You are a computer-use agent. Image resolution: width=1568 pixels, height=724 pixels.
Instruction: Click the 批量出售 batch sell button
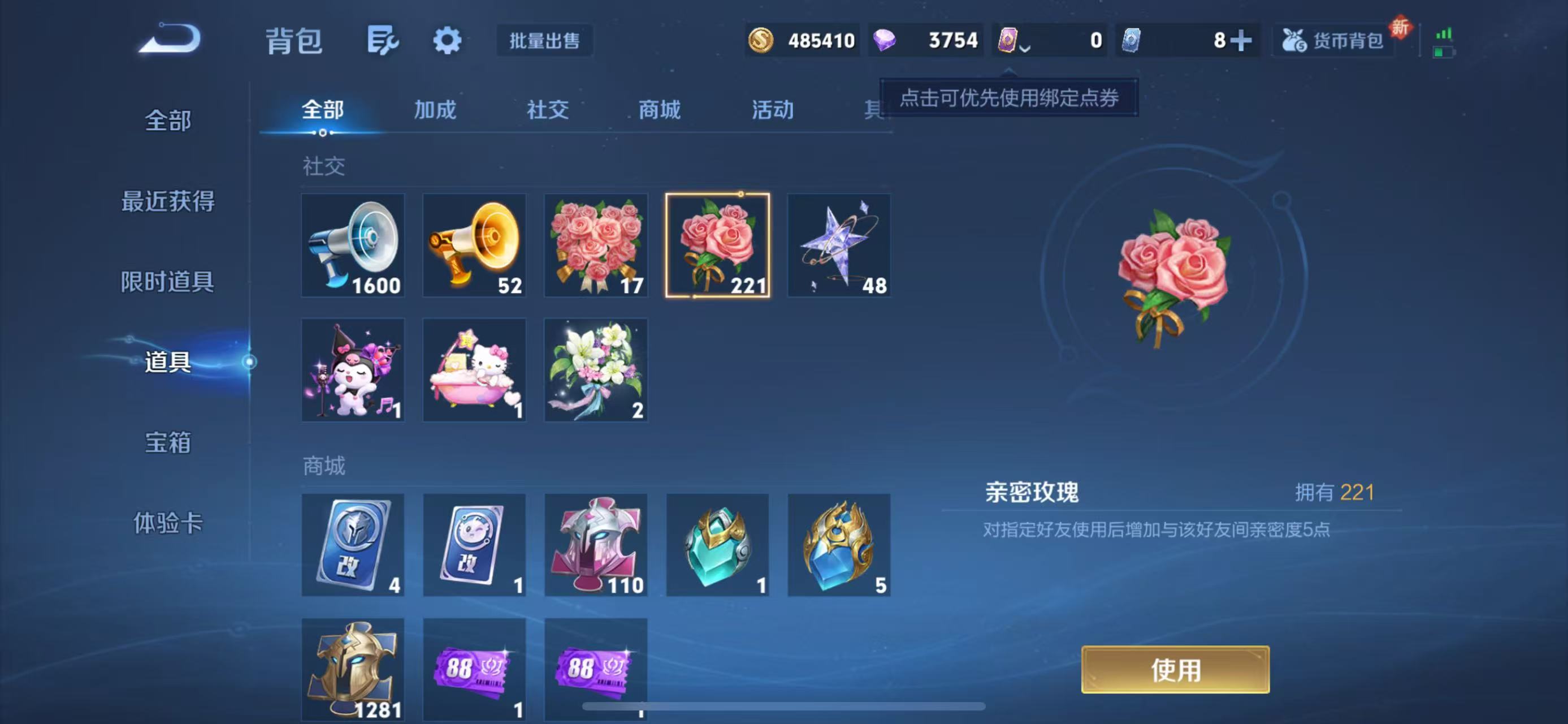coord(544,41)
